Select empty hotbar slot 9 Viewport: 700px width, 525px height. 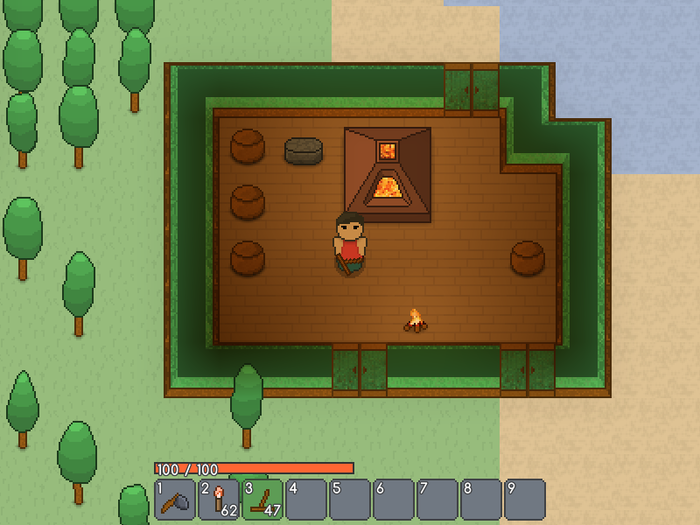pyautogui.click(x=525, y=499)
